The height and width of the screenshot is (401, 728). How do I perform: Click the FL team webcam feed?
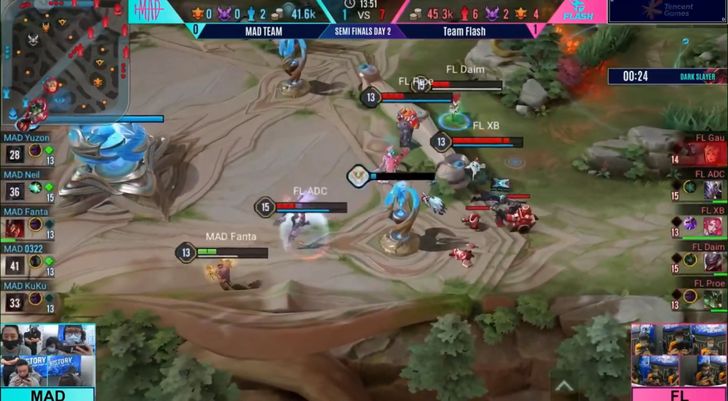pos(679,355)
